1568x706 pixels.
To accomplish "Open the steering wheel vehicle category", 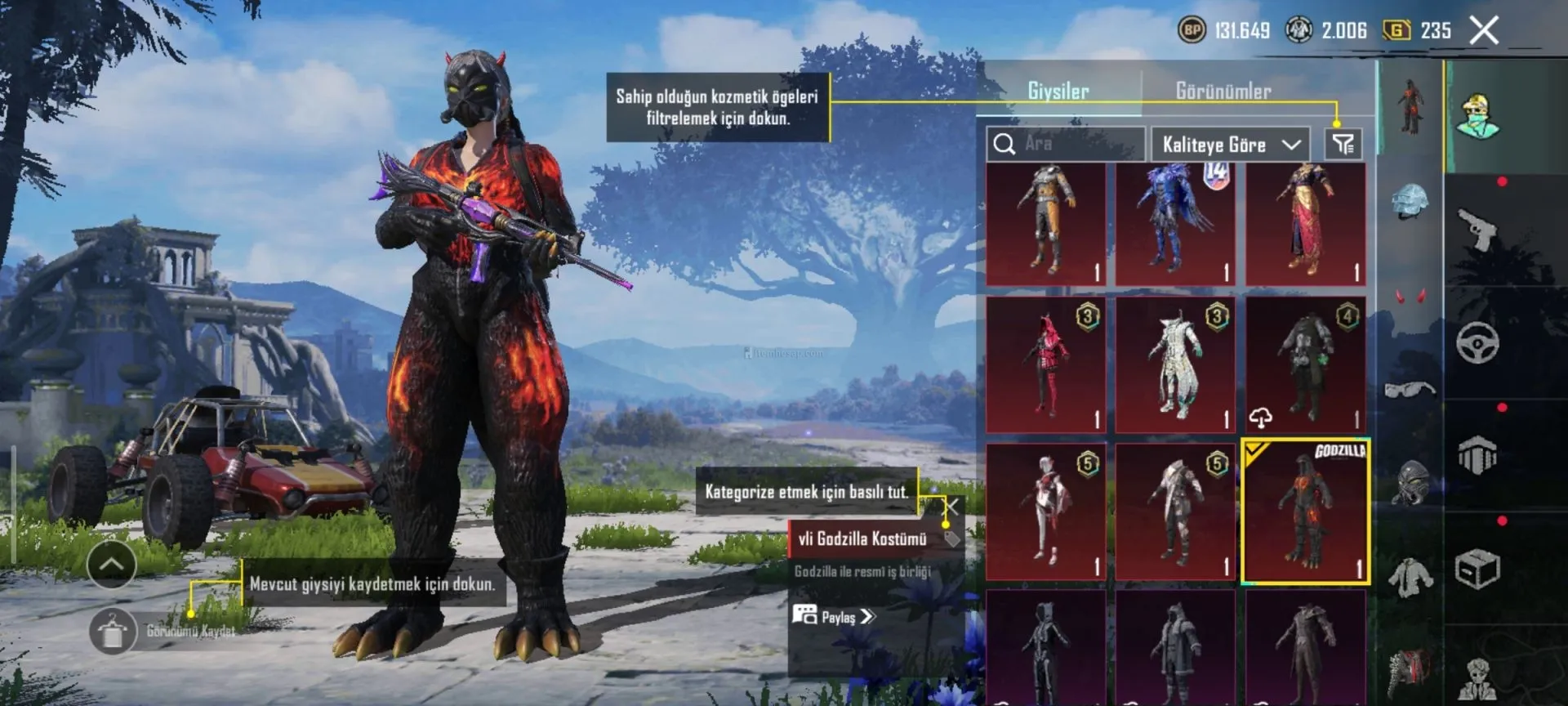I will [x=1477, y=342].
